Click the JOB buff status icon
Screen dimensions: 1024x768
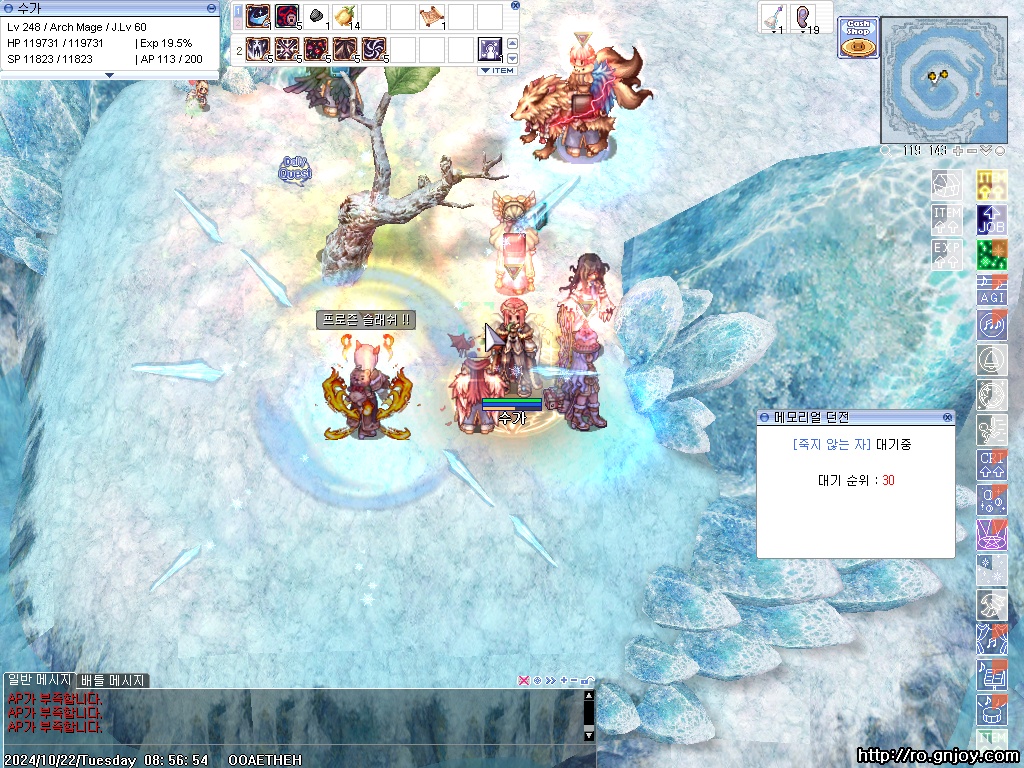[x=991, y=219]
